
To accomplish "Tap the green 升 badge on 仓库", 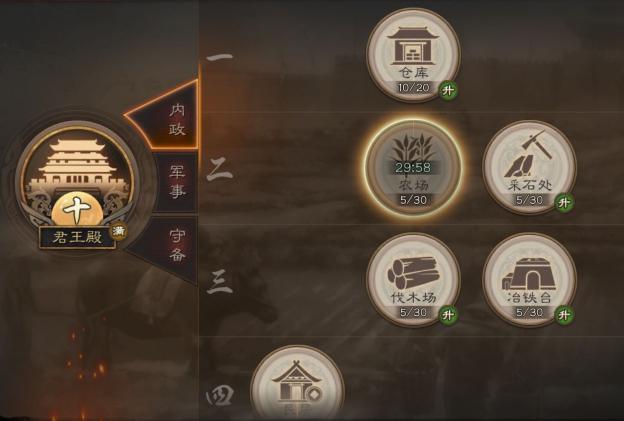I will (449, 91).
